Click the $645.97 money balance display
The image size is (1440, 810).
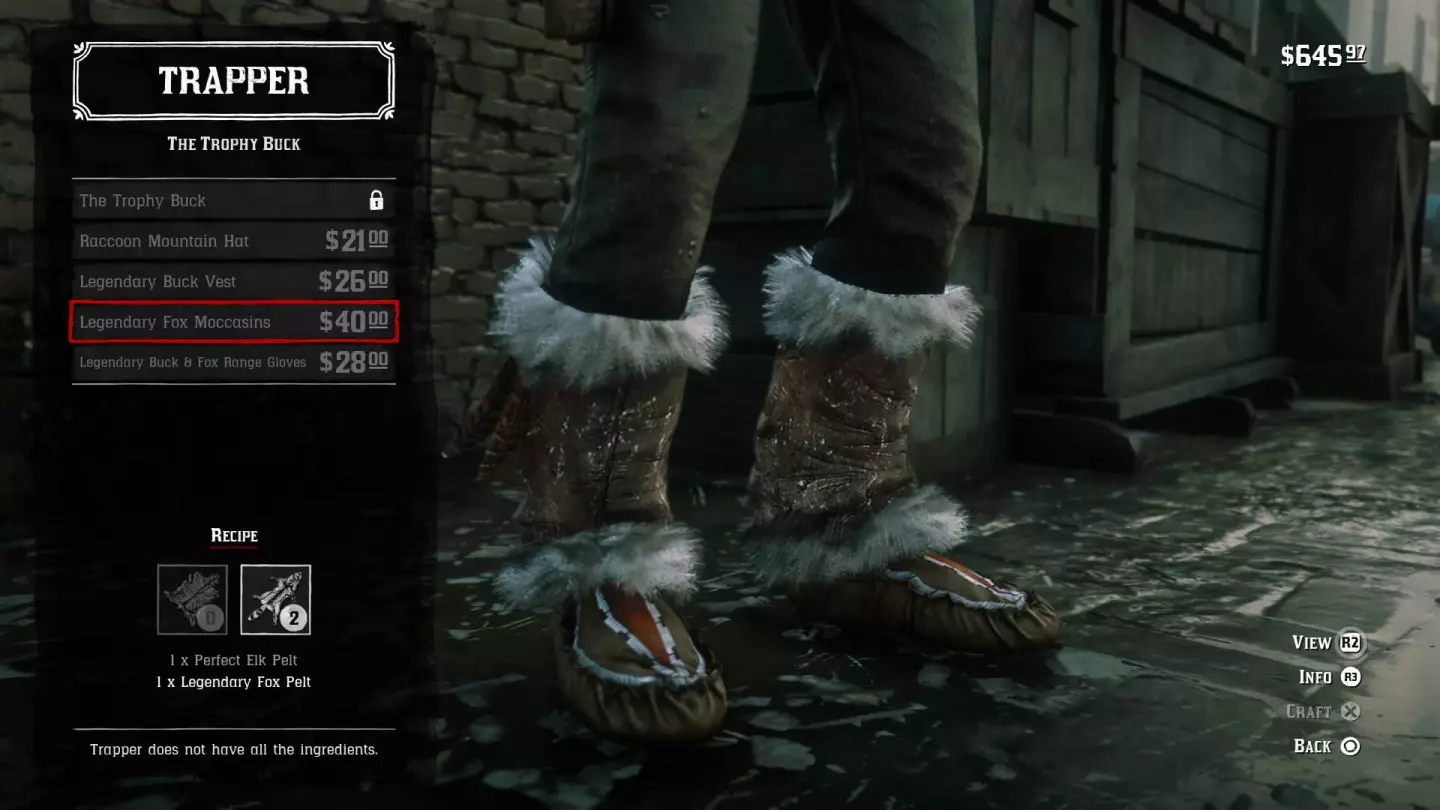point(1322,56)
